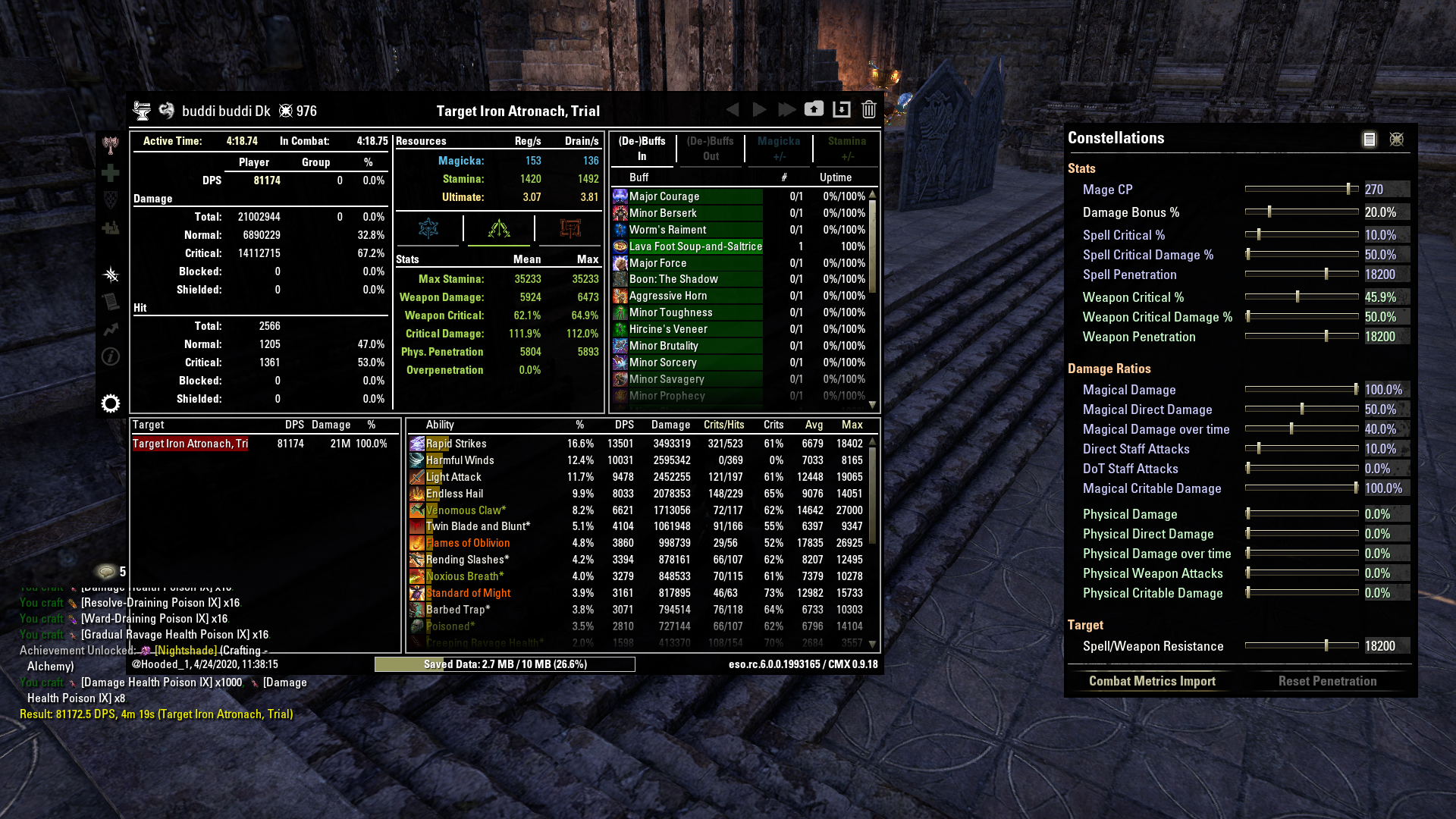Navigate to previous fight arrow
Viewport: 1456px width, 819px height.
pos(732,109)
